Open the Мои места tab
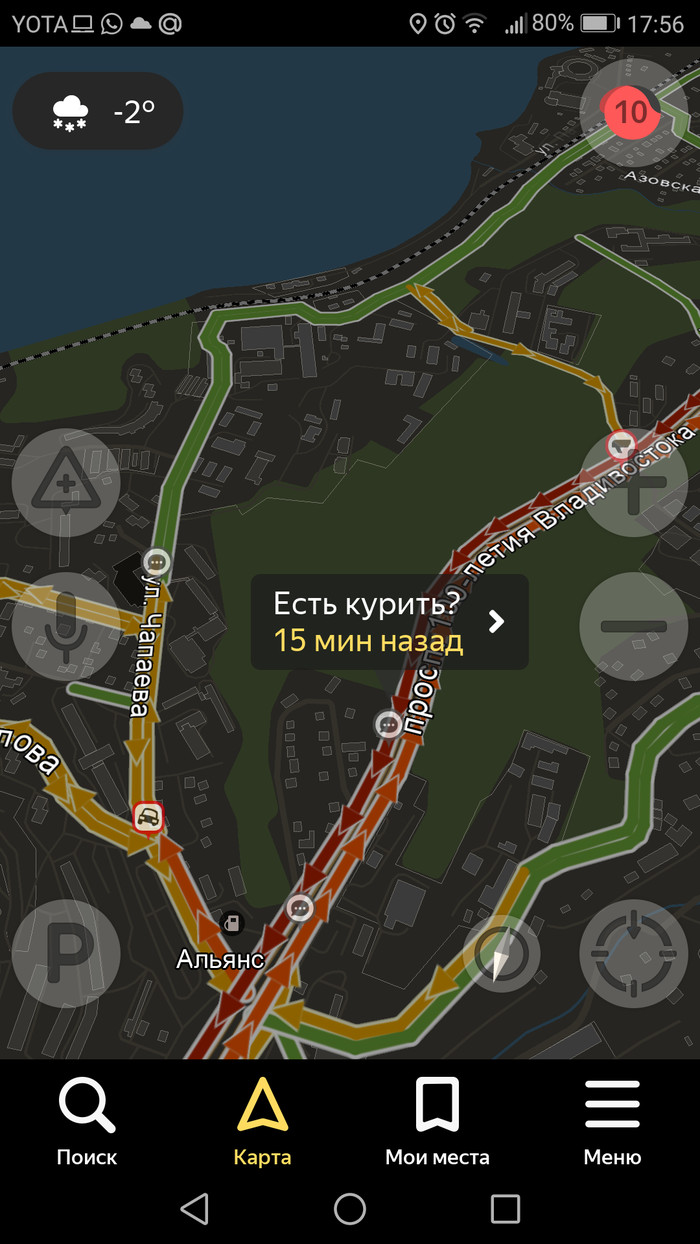 437,1121
